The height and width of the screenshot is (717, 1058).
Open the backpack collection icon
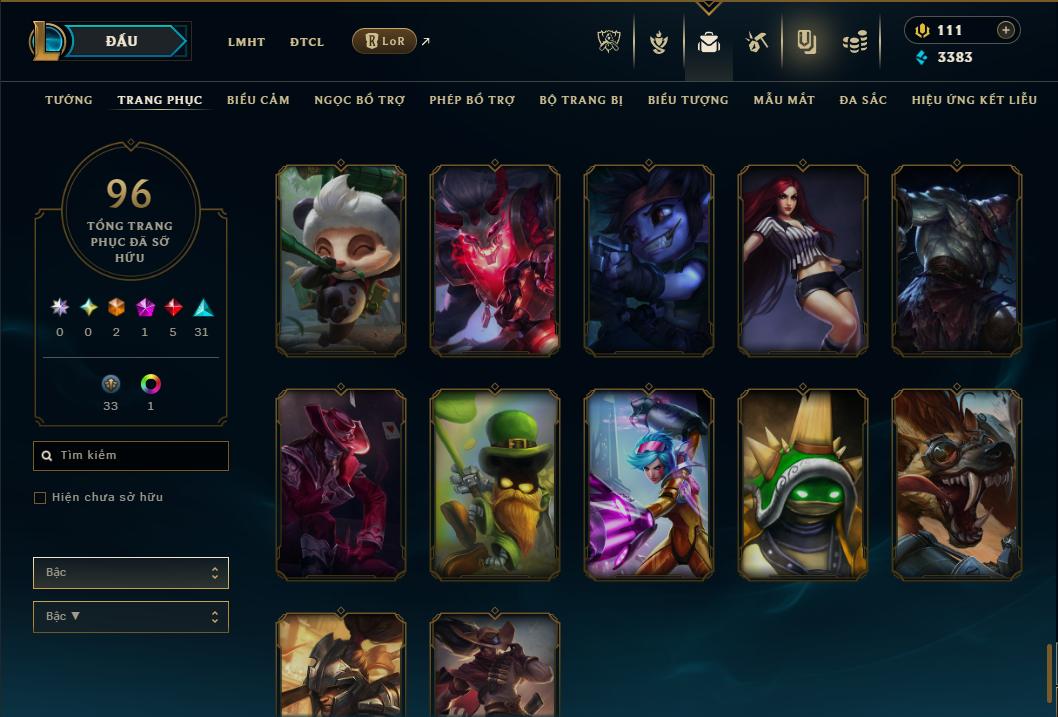coord(709,42)
